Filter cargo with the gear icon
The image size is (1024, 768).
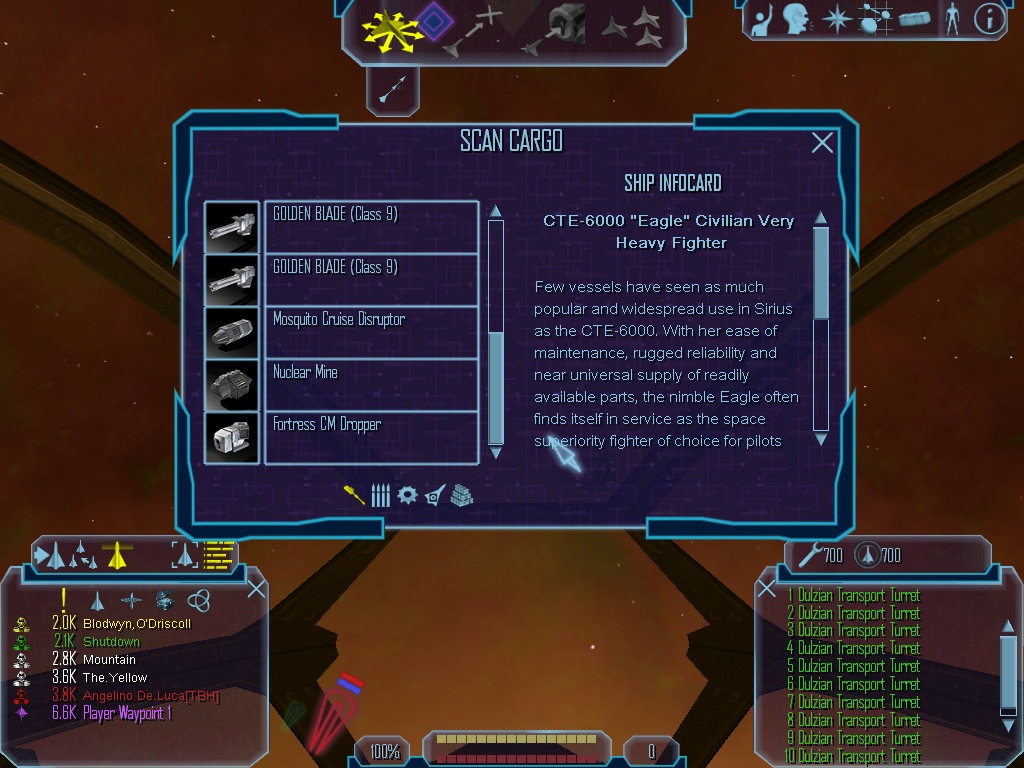click(x=407, y=495)
